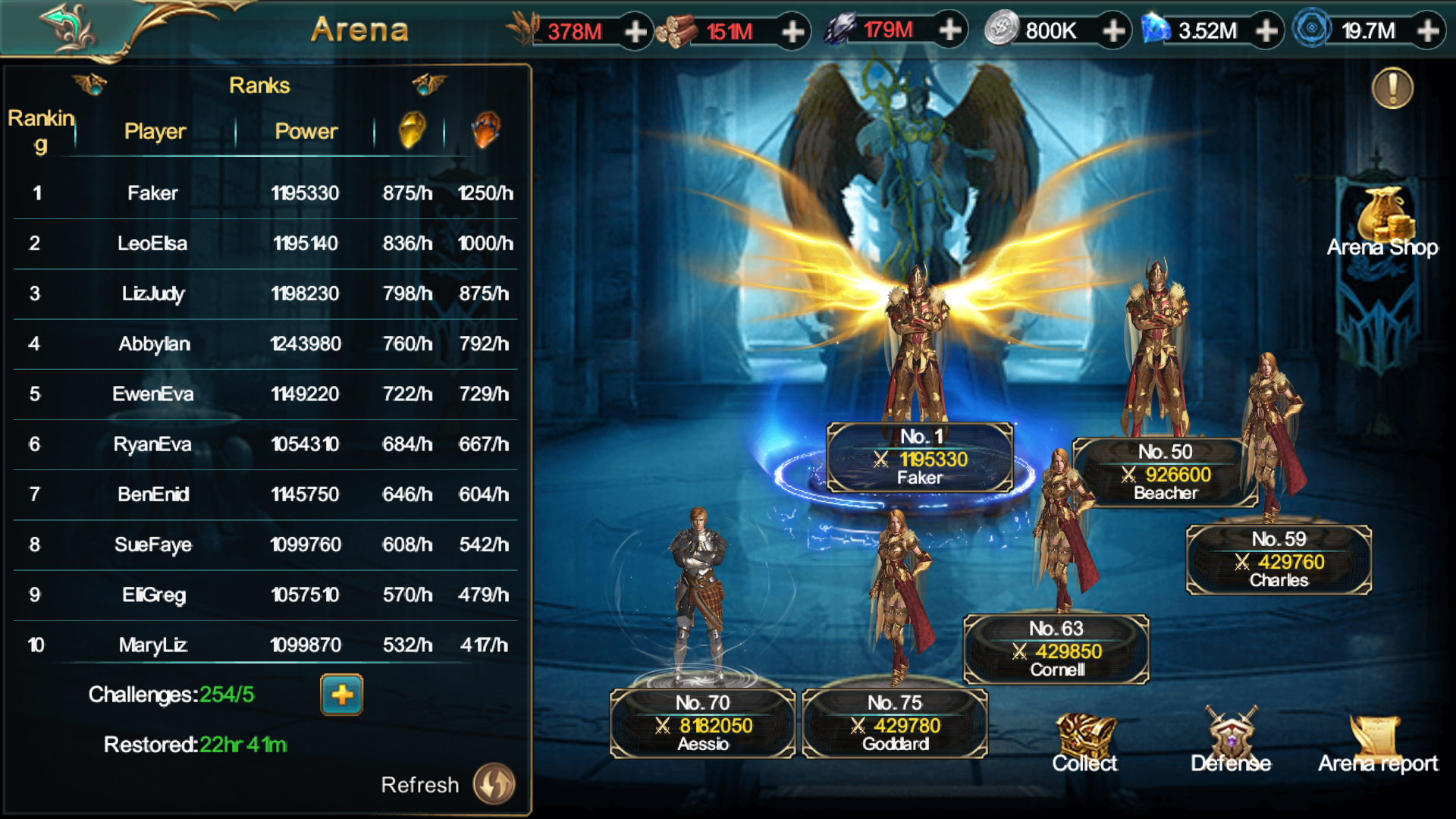Add more challenge attempts with the plus button
The width and height of the screenshot is (1456, 819).
pyautogui.click(x=341, y=695)
